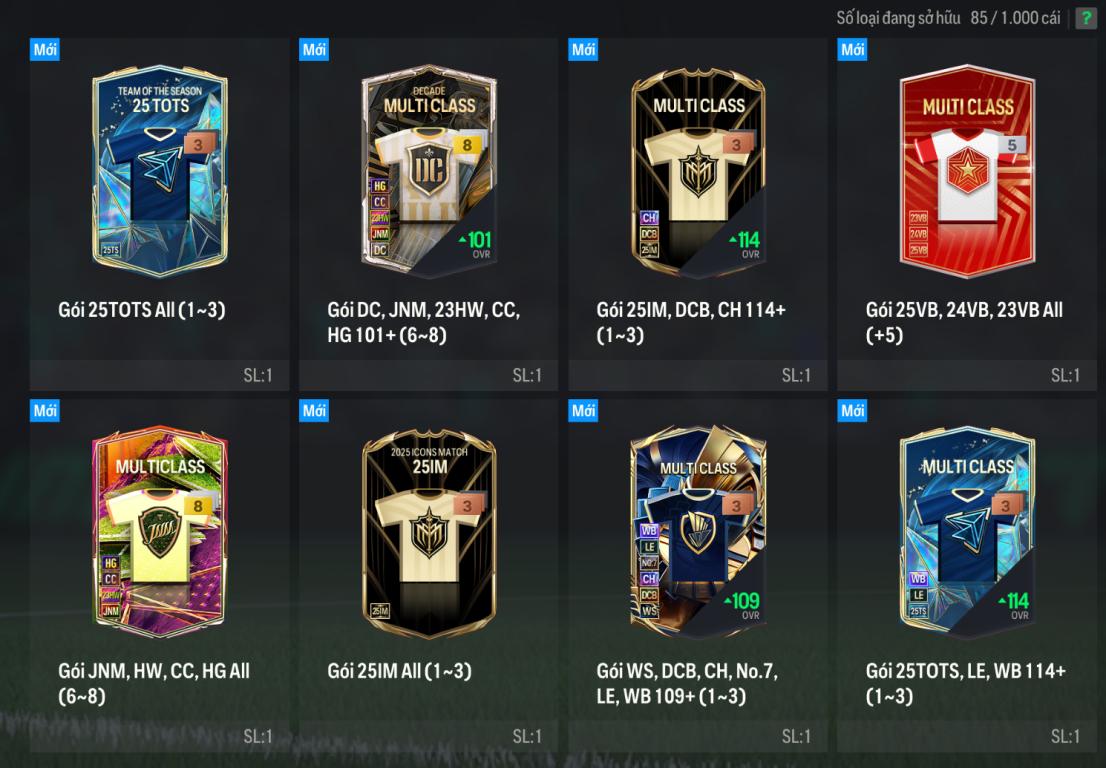This screenshot has width=1106, height=768.
Task: Select the Multi Class 109+ OVR pack
Action: tap(698, 532)
